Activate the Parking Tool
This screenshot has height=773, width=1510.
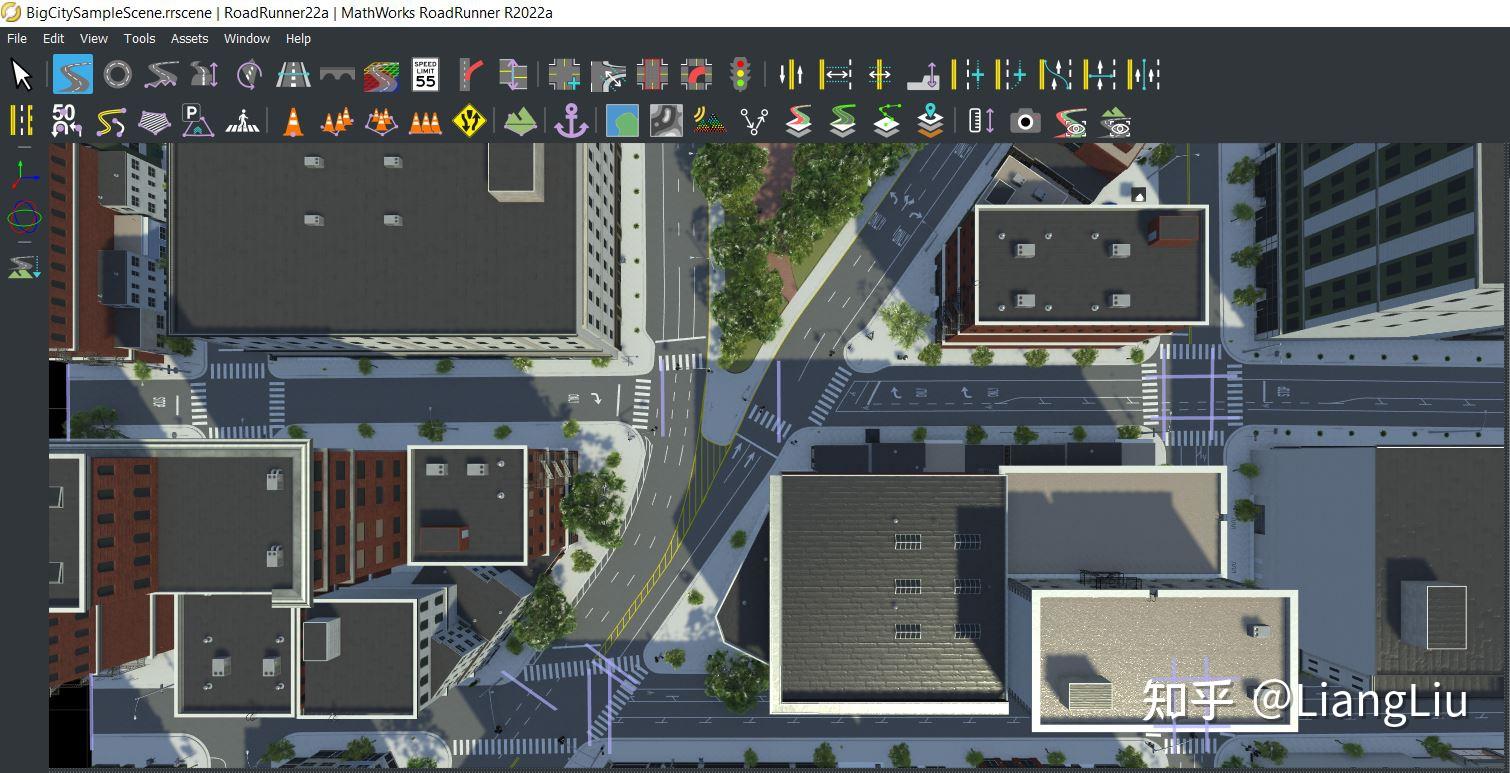coord(196,120)
